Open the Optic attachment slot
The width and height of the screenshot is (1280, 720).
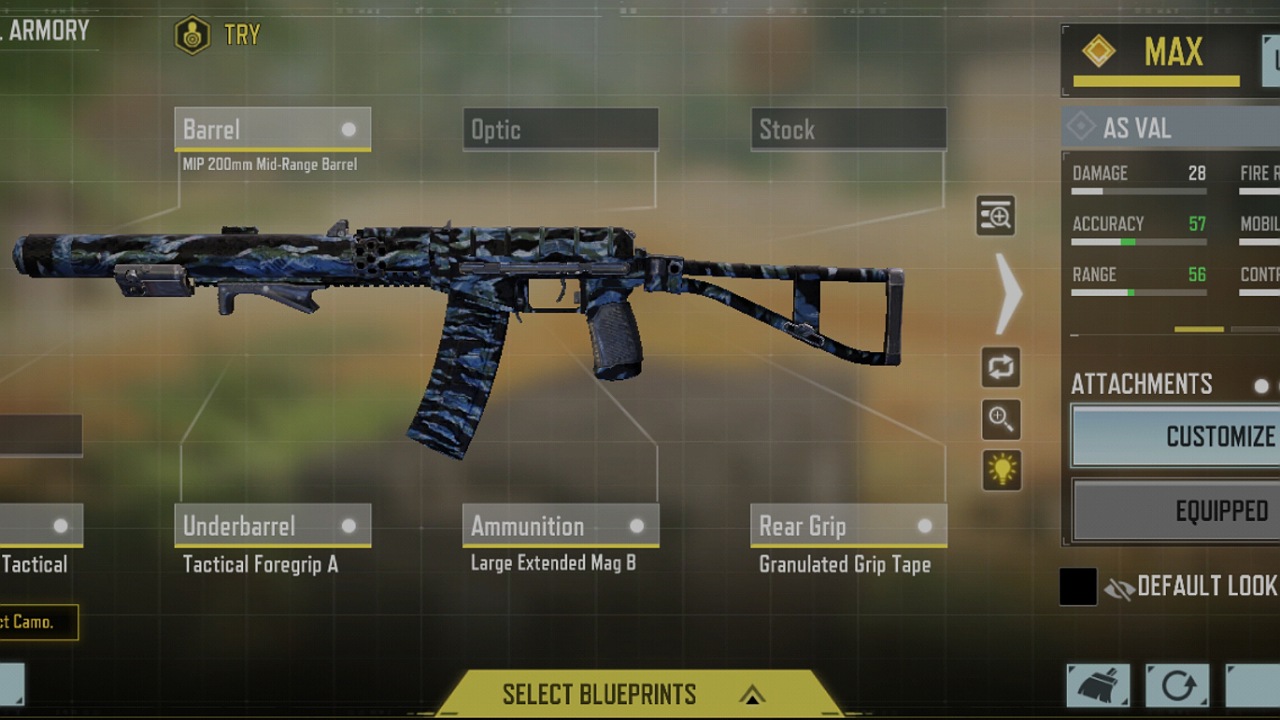click(560, 130)
